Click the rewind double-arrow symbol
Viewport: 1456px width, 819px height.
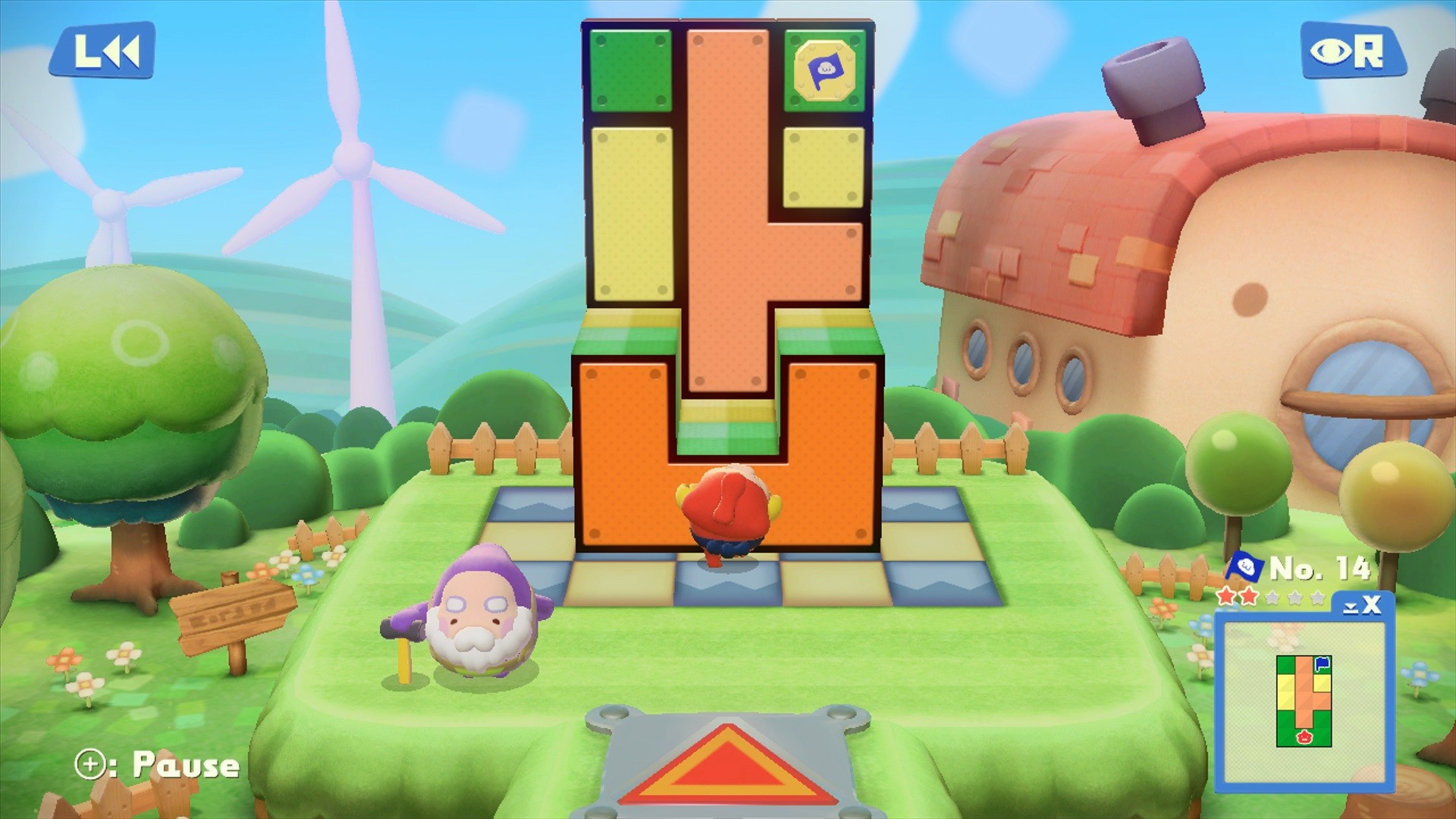point(121,52)
